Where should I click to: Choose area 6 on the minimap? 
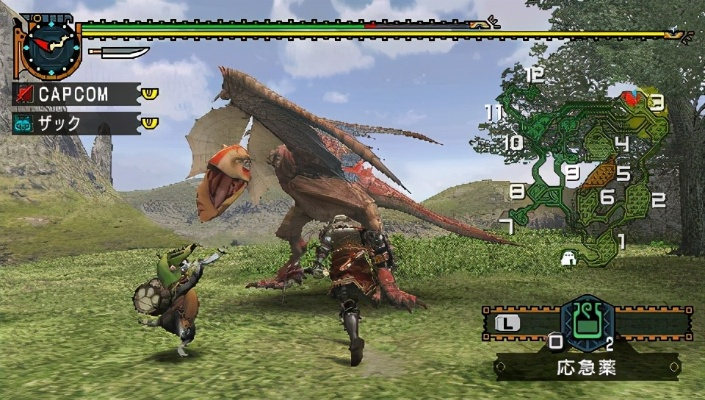coord(606,197)
